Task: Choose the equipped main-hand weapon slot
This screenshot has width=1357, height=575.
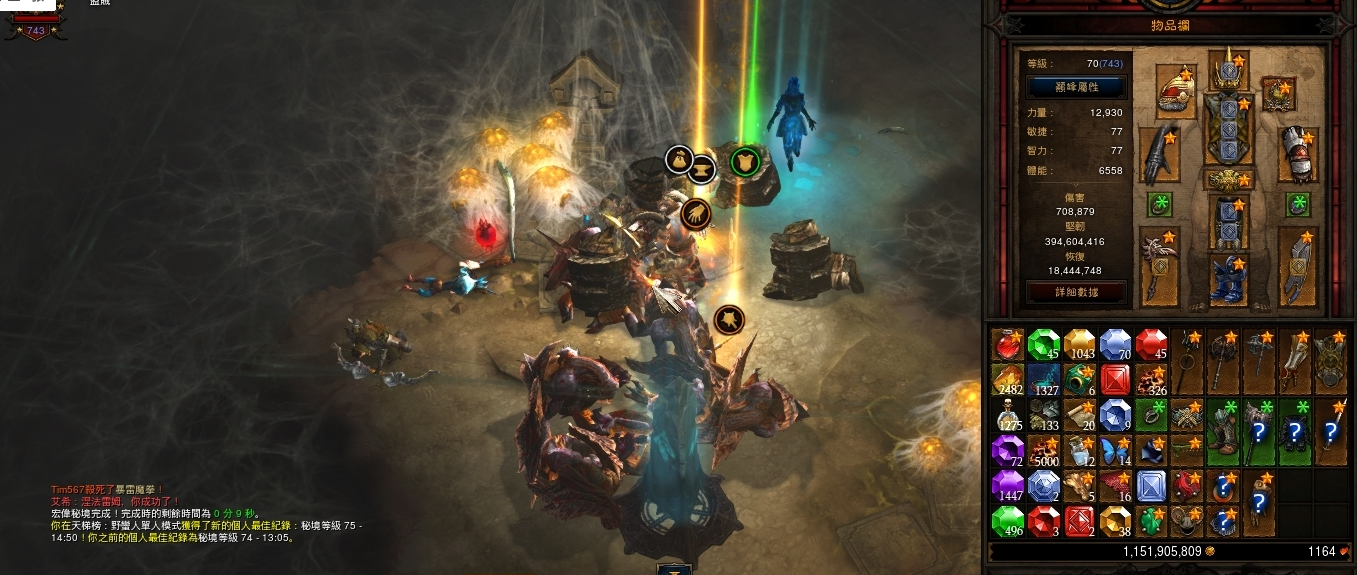Action: [x=1160, y=265]
